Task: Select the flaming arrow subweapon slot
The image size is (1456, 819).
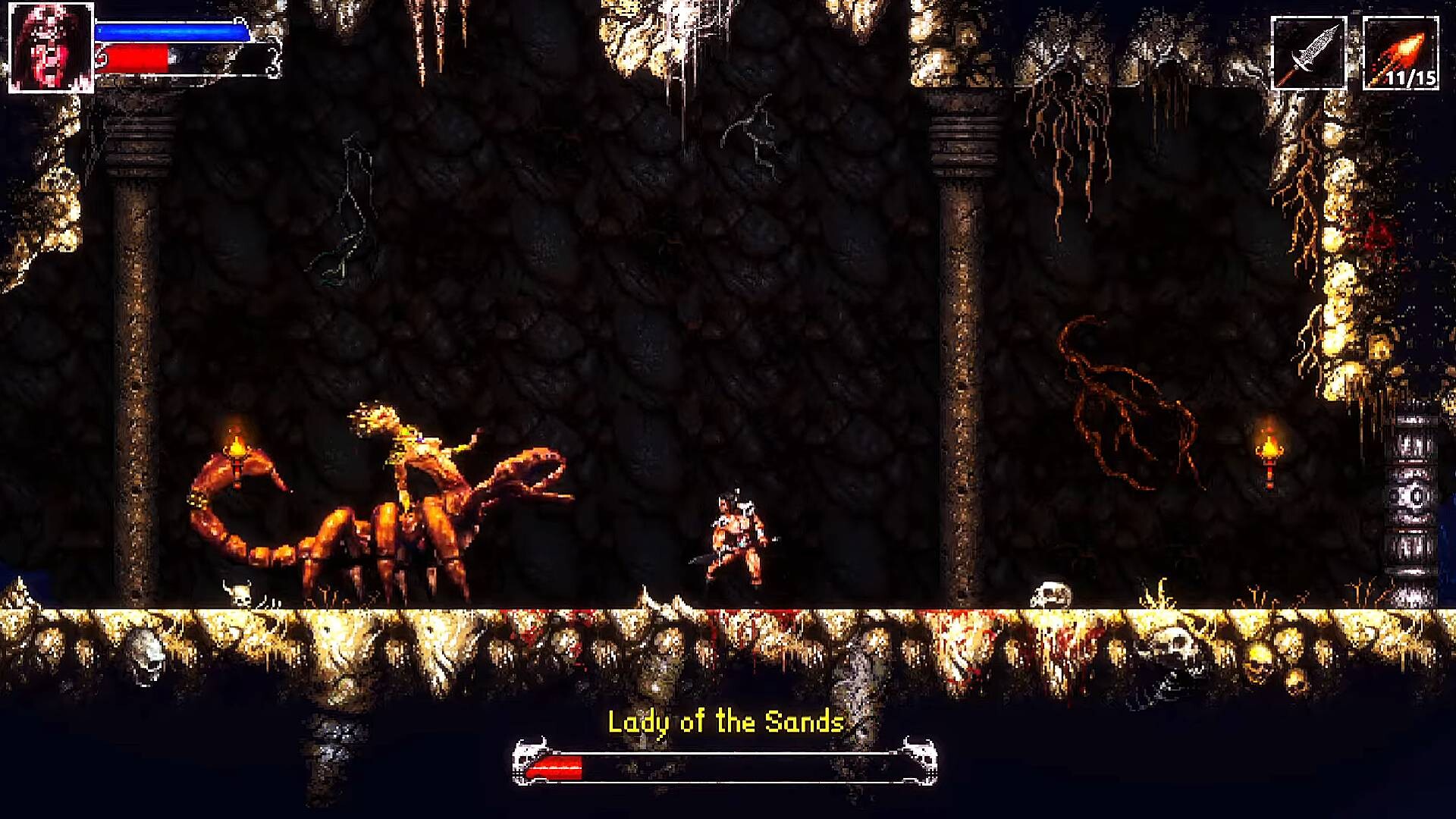Action: point(1400,53)
